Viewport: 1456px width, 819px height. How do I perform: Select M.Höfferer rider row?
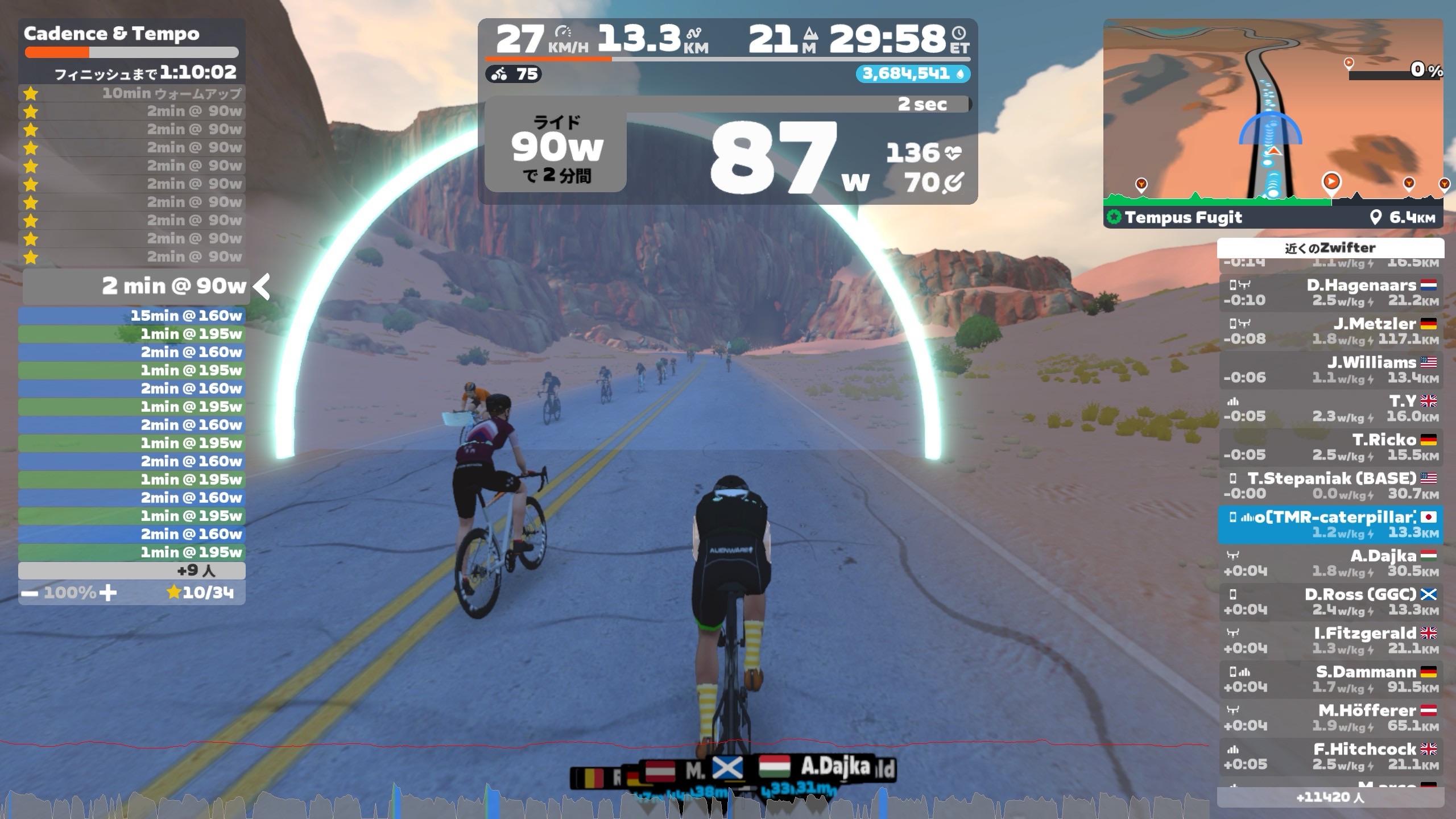coord(1330,718)
